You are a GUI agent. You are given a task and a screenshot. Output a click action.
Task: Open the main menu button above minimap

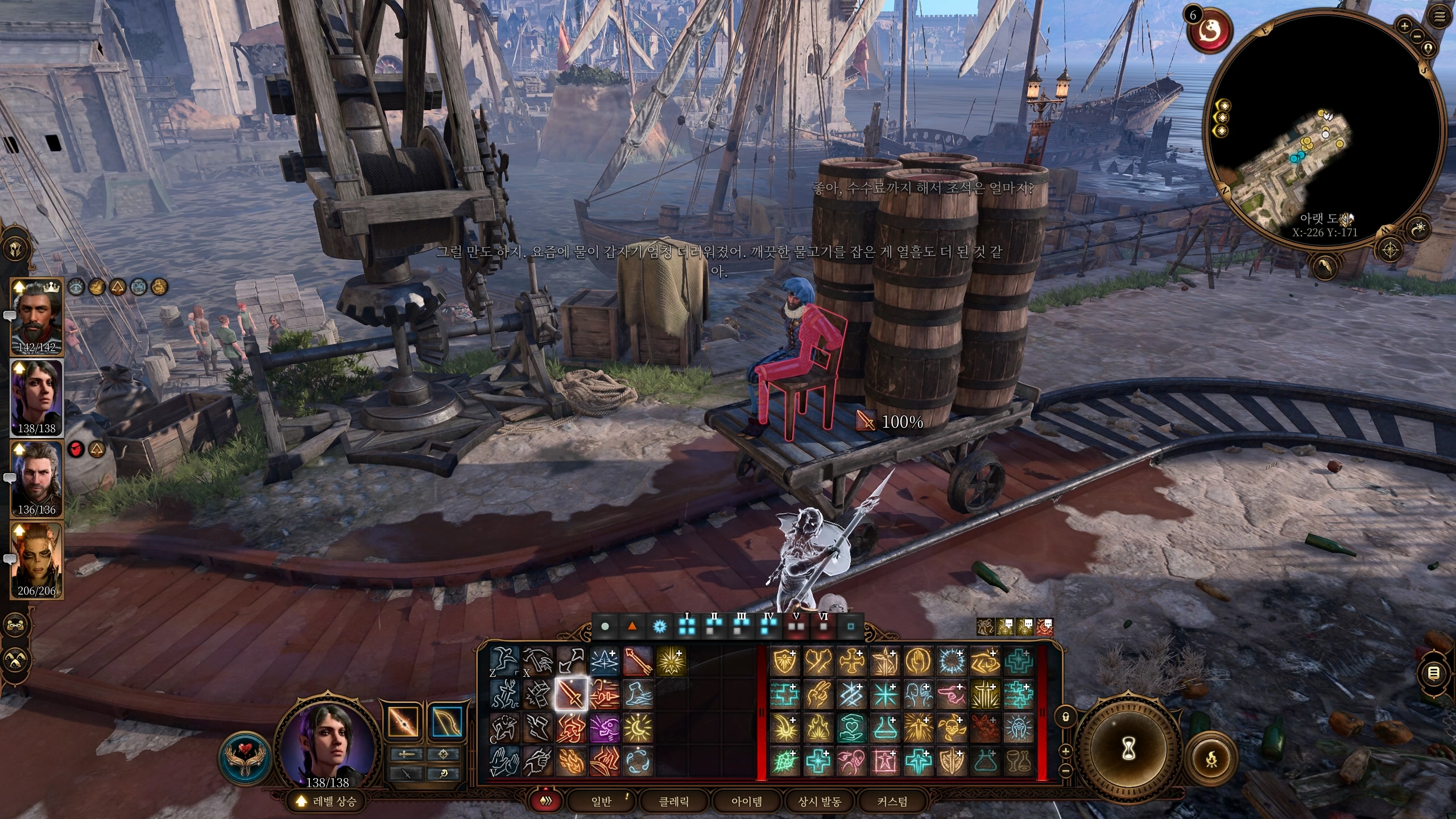[x=1440, y=17]
